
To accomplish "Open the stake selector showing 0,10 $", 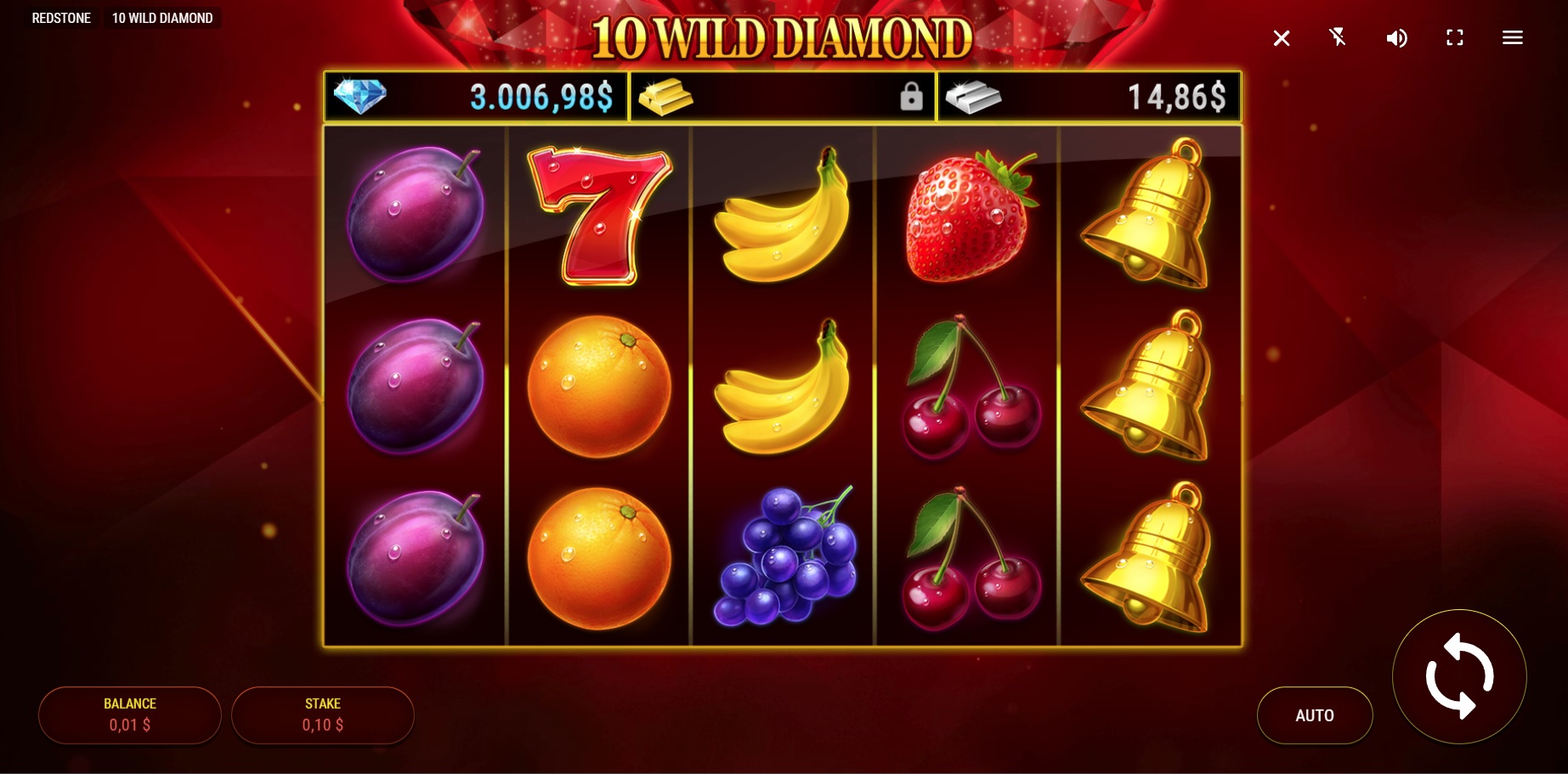I will point(322,715).
